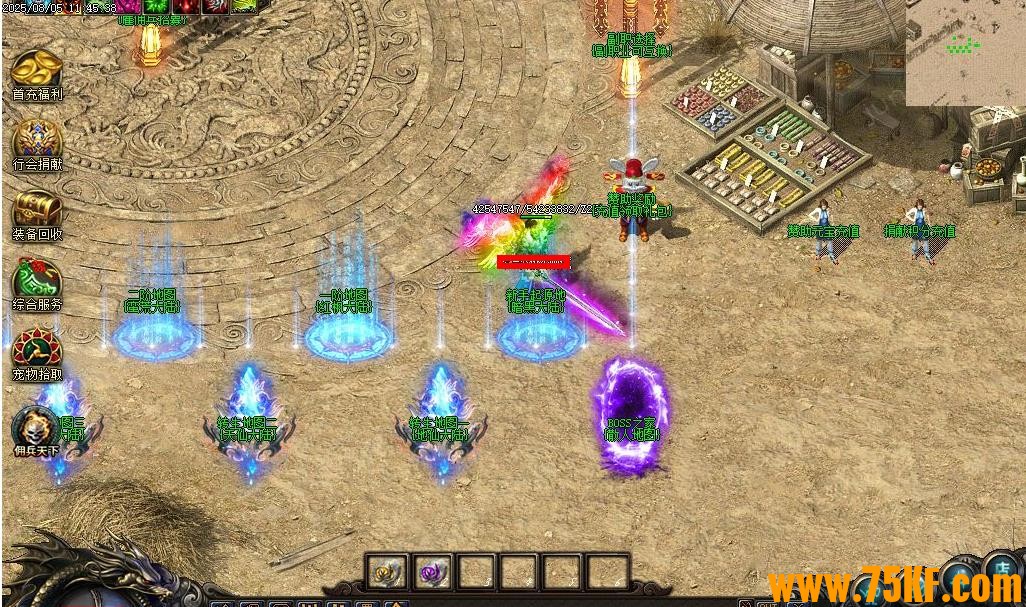Image resolution: width=1026 pixels, height=607 pixels.
Task: Use the purple item in hotbar
Action: click(x=432, y=572)
